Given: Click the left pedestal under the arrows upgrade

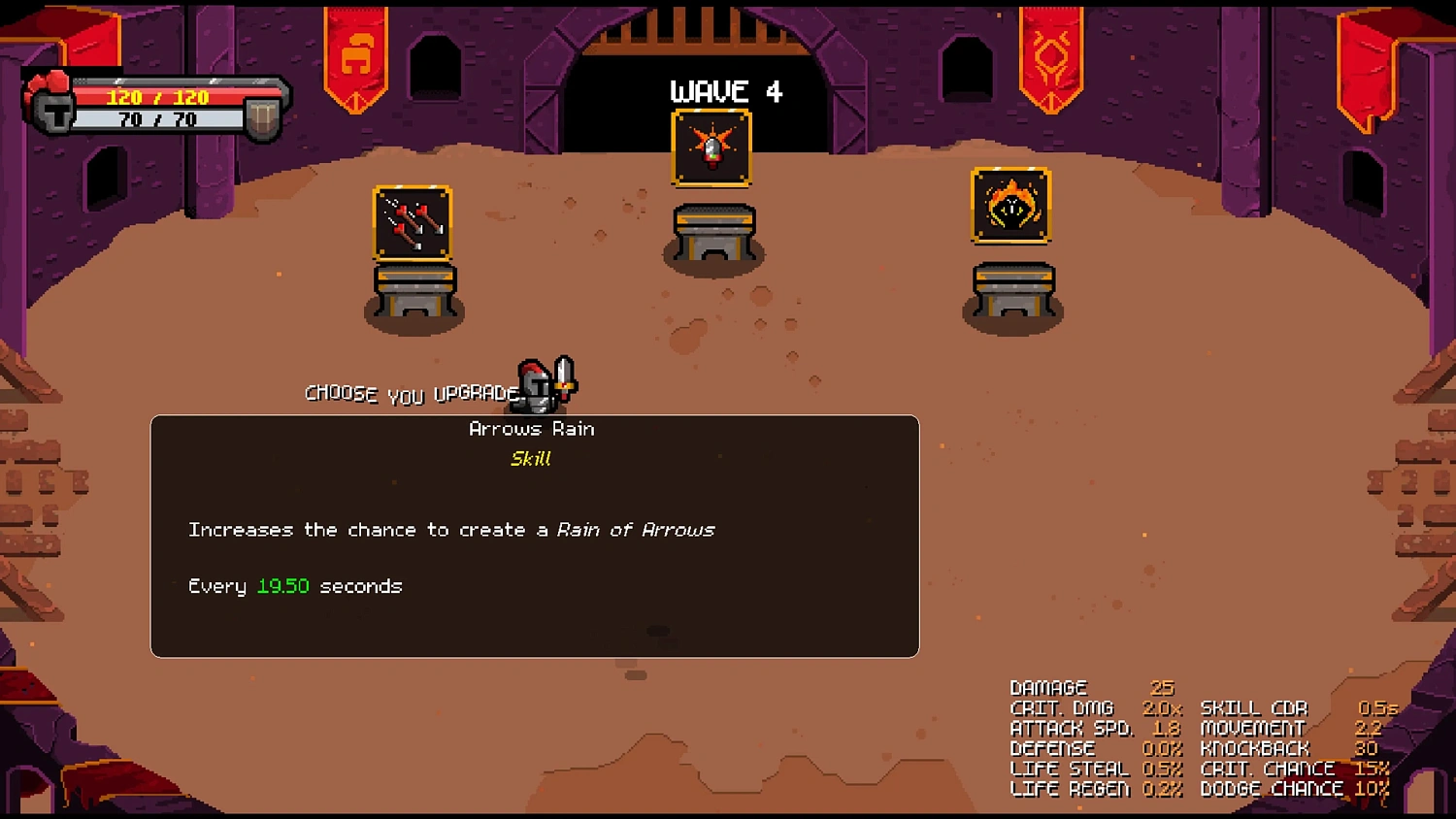Looking at the screenshot, I should (414, 291).
